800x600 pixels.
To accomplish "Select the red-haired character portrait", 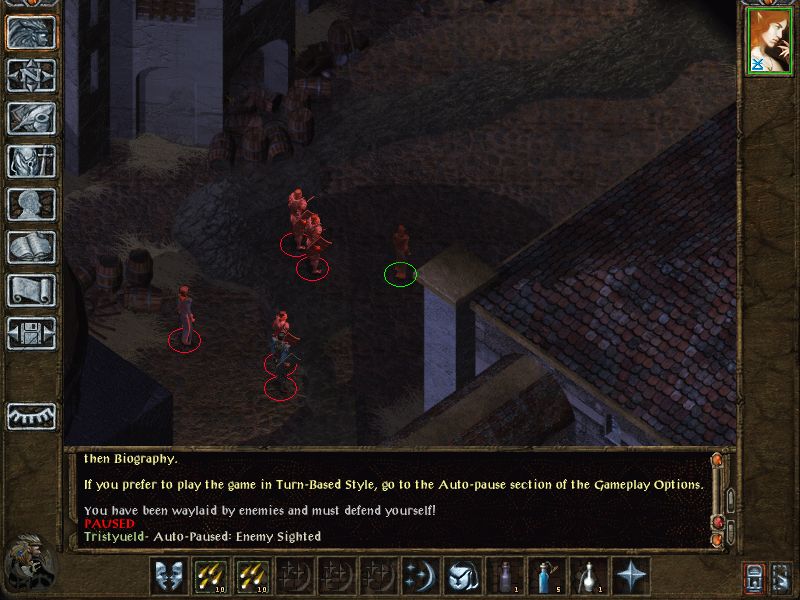I will click(769, 41).
